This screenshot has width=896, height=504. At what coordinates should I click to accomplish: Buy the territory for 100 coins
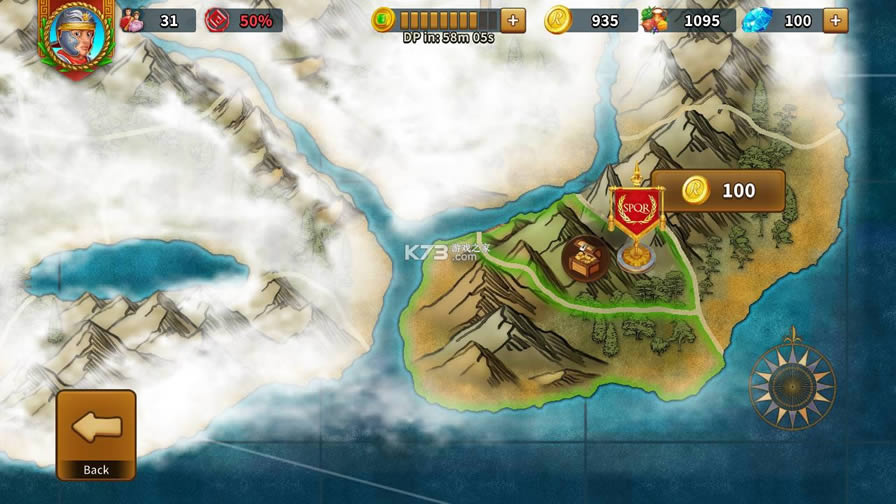point(719,190)
